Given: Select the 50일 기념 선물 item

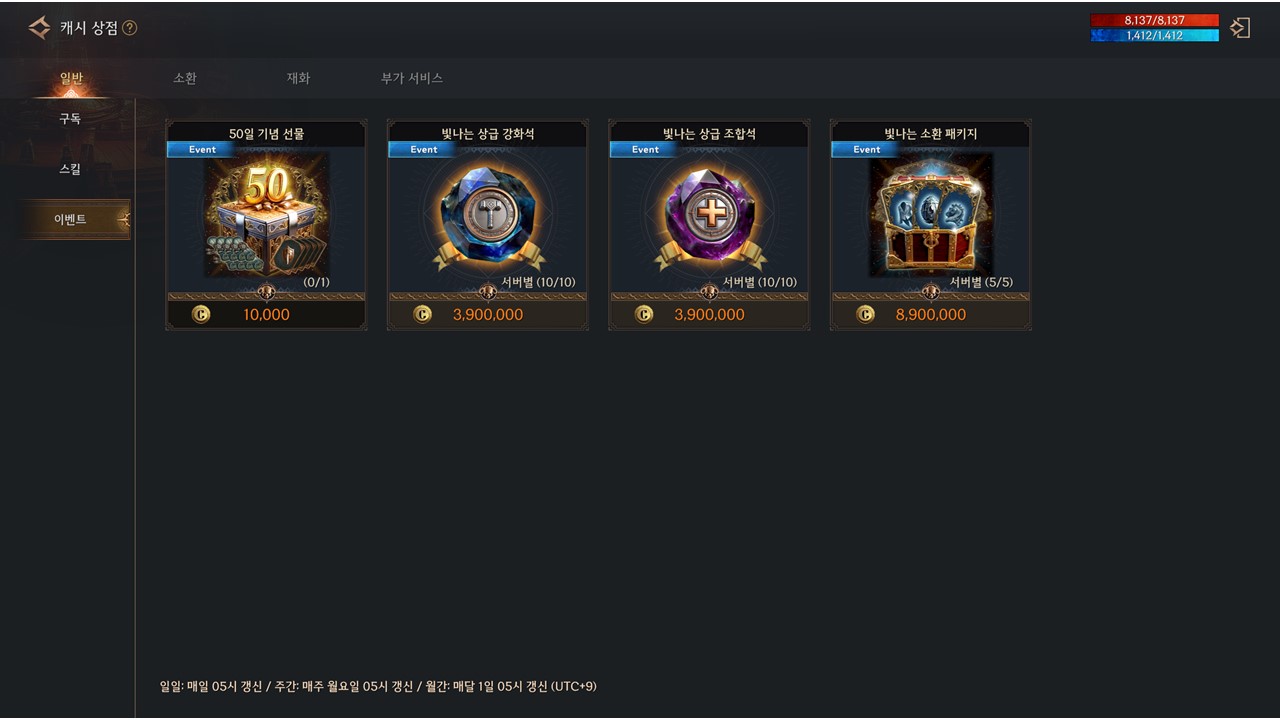Looking at the screenshot, I should pos(266,214).
